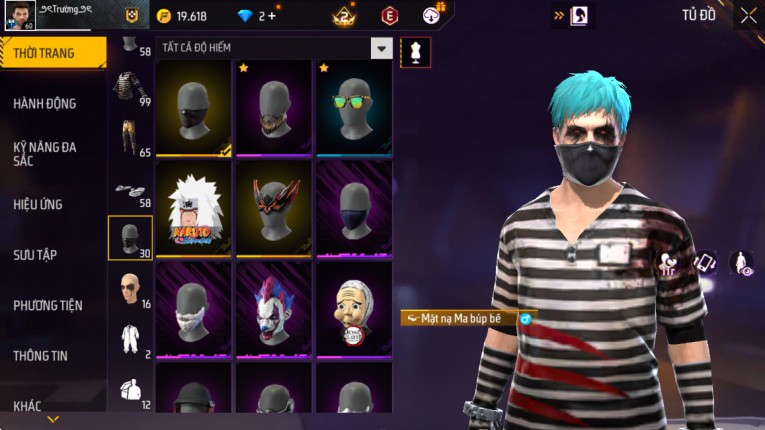Select the yellow and black face mask
This screenshot has height=430, width=765.
[193, 108]
